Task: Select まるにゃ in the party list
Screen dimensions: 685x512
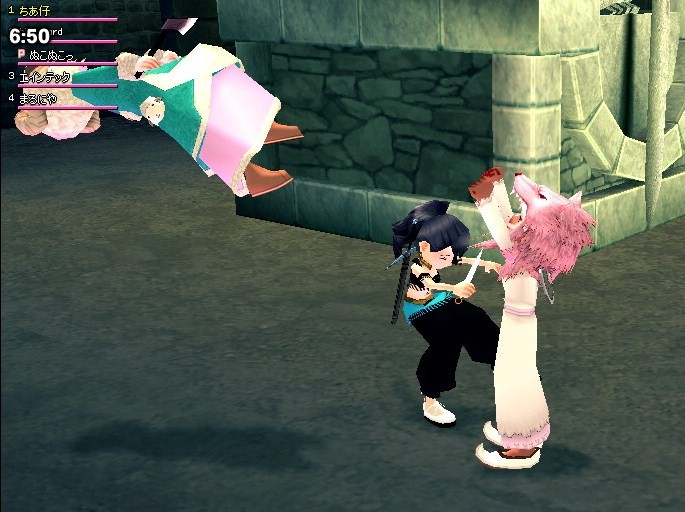Action: [40, 98]
